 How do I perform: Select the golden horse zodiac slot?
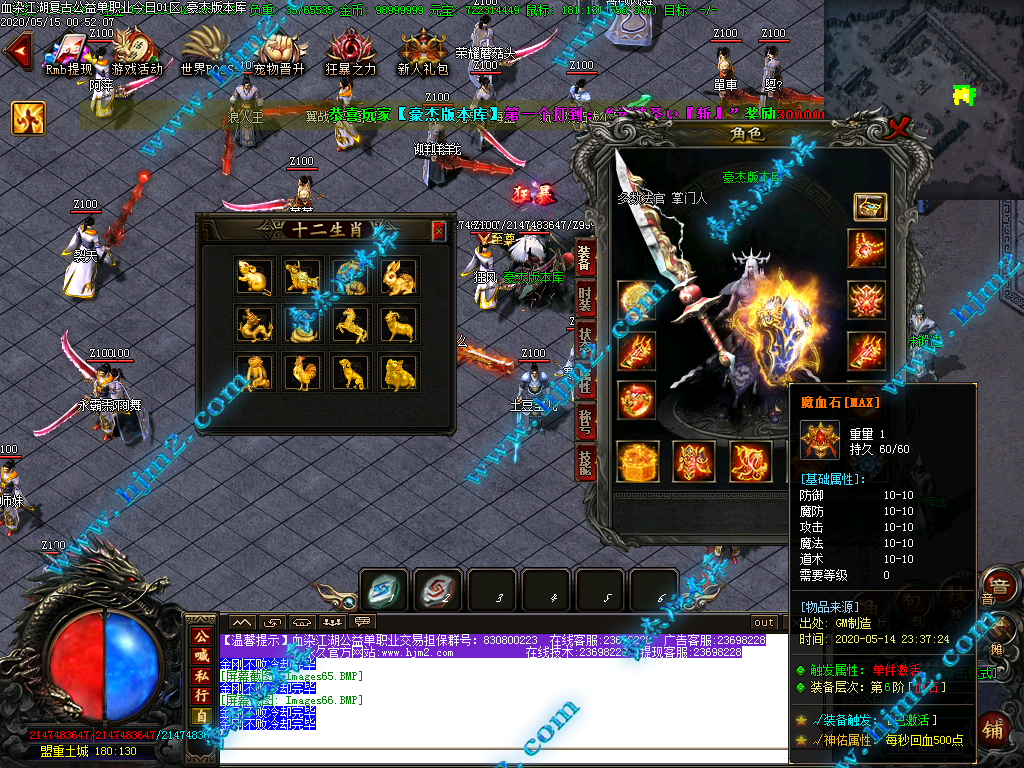coord(350,324)
